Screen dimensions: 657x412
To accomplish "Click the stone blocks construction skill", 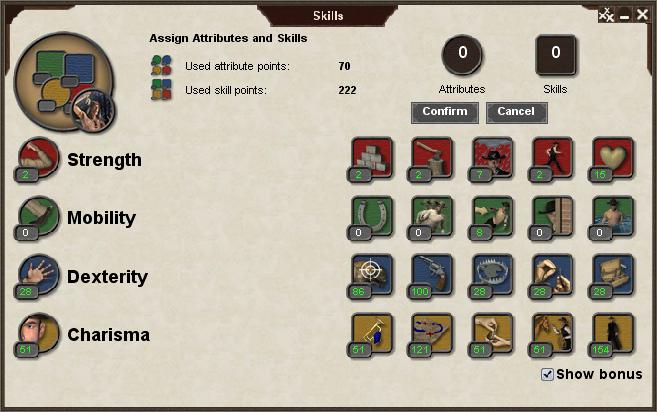I will click(372, 158).
